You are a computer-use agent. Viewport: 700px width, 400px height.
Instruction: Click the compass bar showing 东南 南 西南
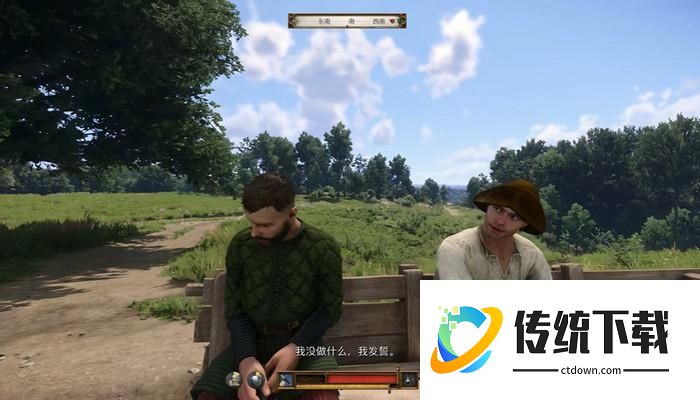pos(347,19)
